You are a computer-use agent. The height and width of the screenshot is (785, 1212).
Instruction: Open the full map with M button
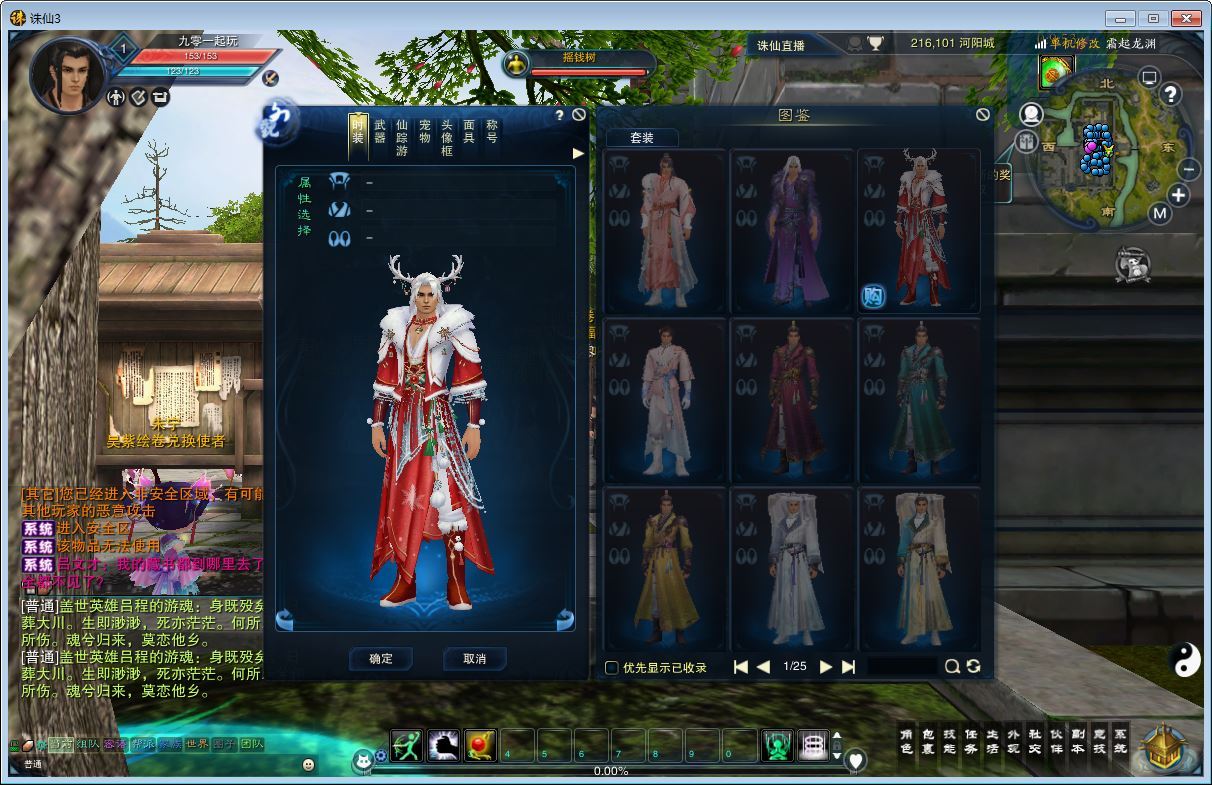pos(1160,213)
